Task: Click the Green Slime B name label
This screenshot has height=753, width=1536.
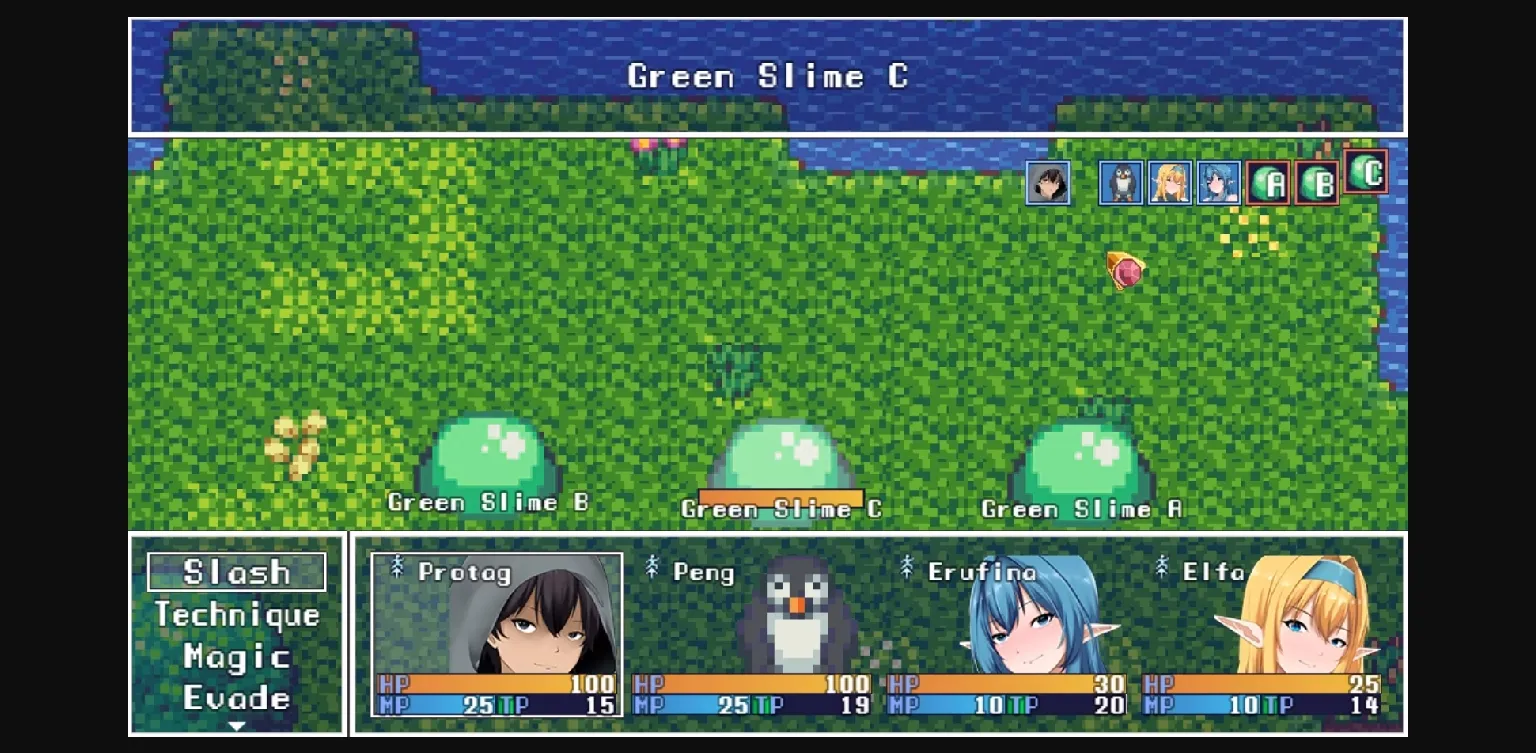Action: pos(489,503)
